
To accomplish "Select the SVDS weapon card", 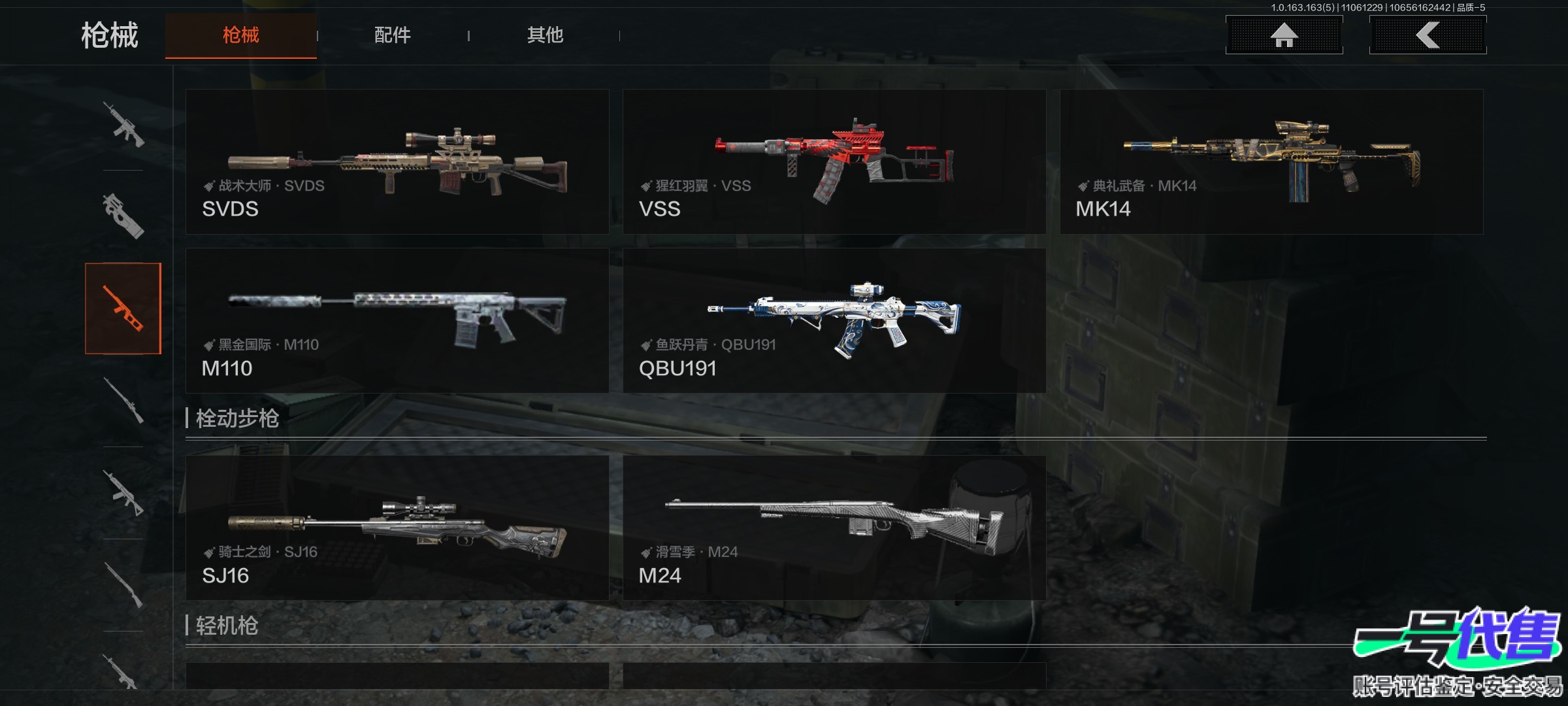I will point(397,162).
